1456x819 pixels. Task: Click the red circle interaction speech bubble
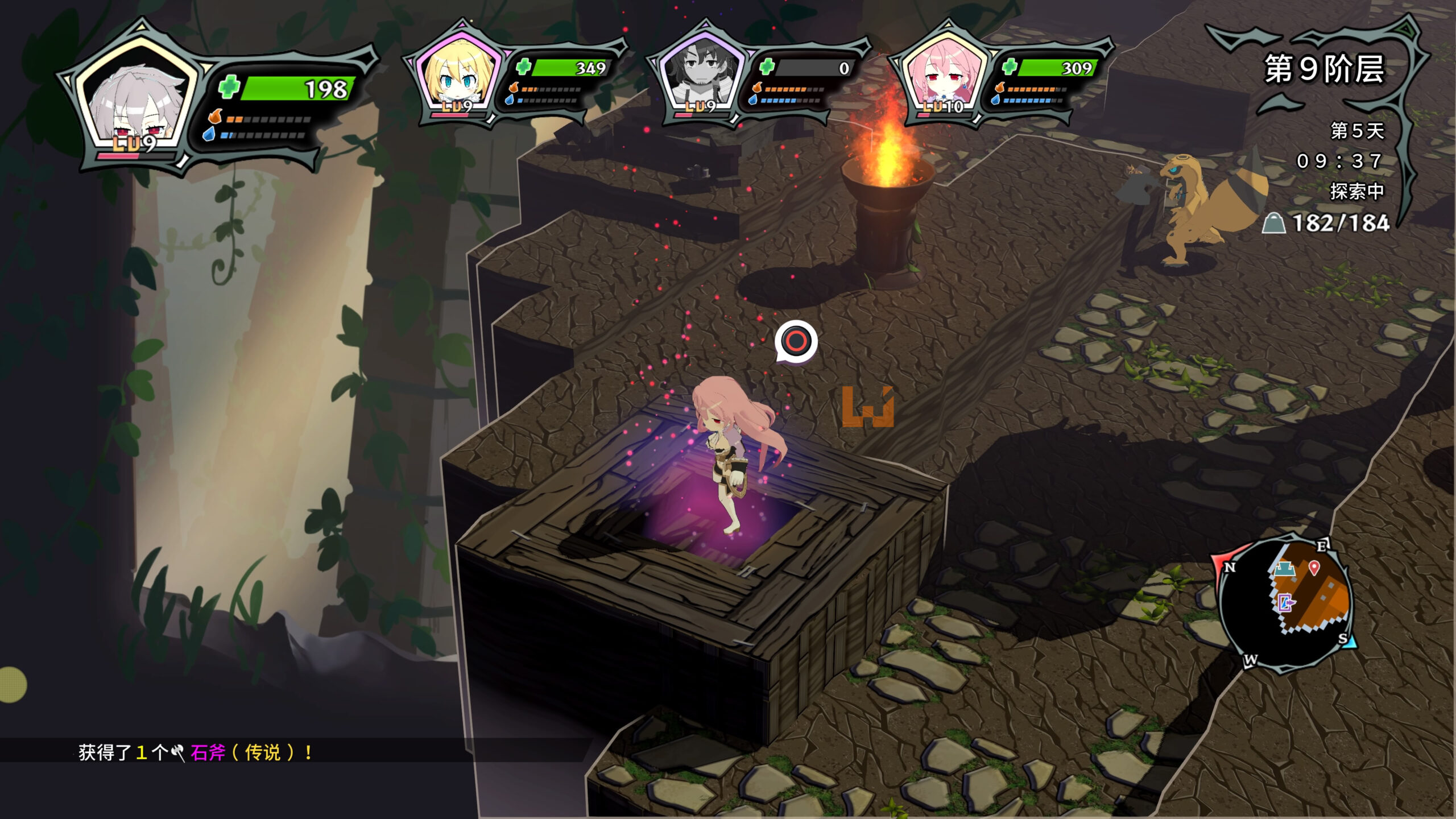796,341
